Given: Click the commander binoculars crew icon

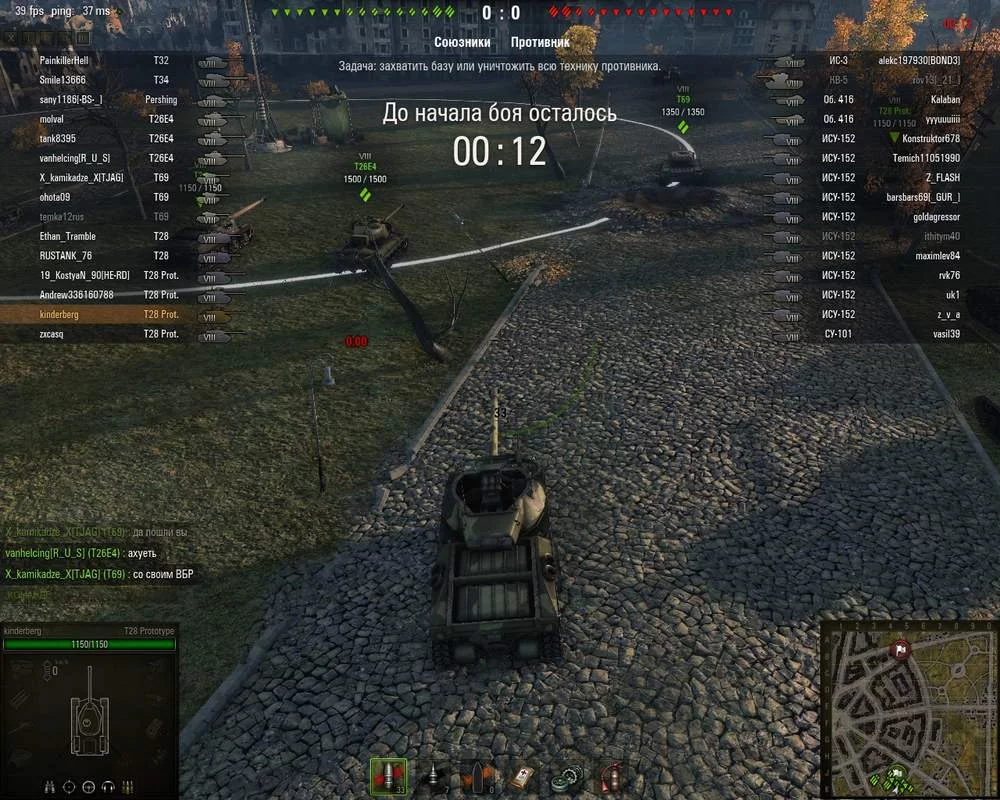Looking at the screenshot, I should pos(51,785).
